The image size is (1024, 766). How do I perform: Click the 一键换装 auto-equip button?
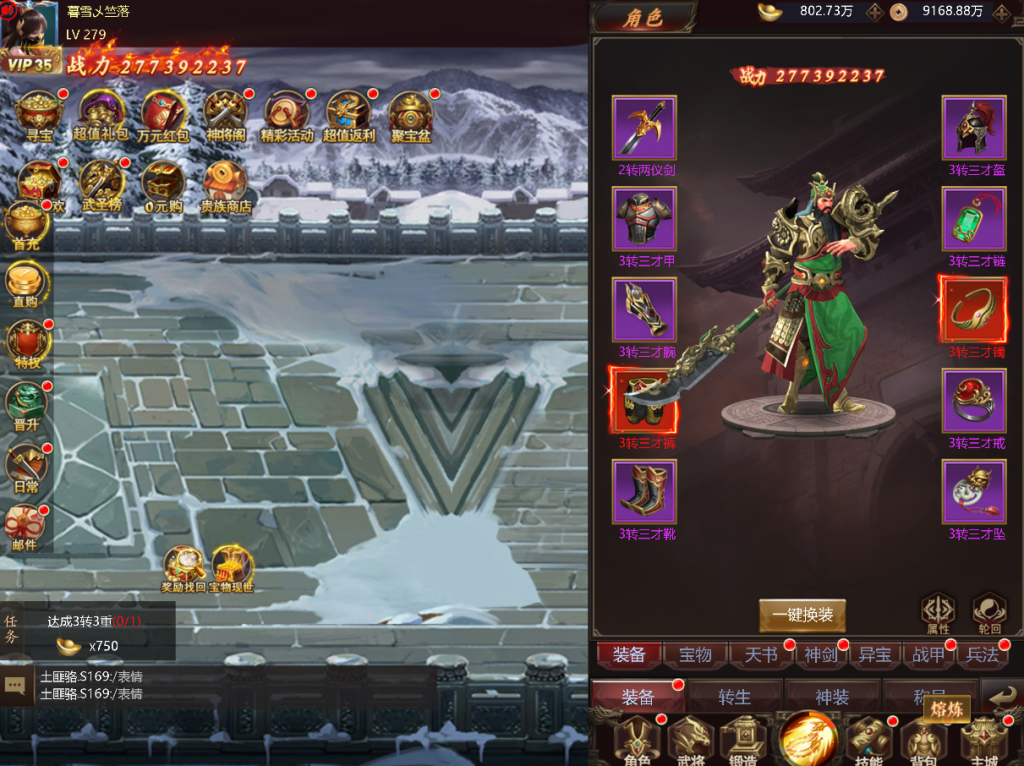(802, 615)
